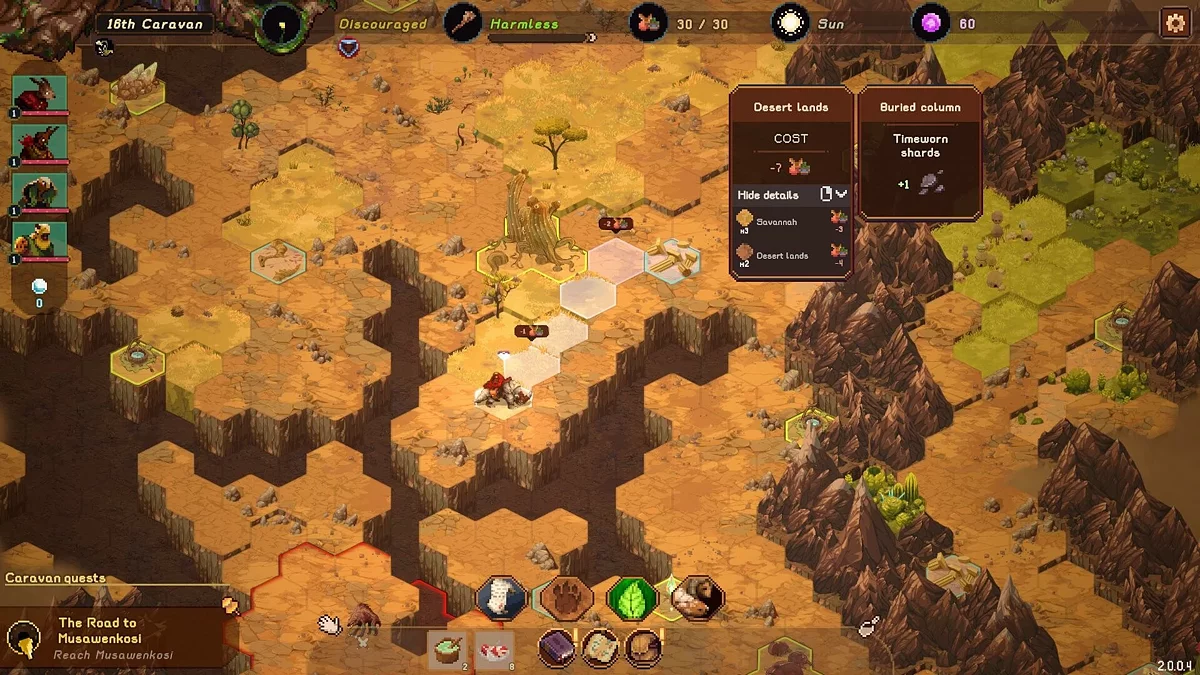Open the purple book journal
Viewport: 1200px width, 675px height.
557,648
